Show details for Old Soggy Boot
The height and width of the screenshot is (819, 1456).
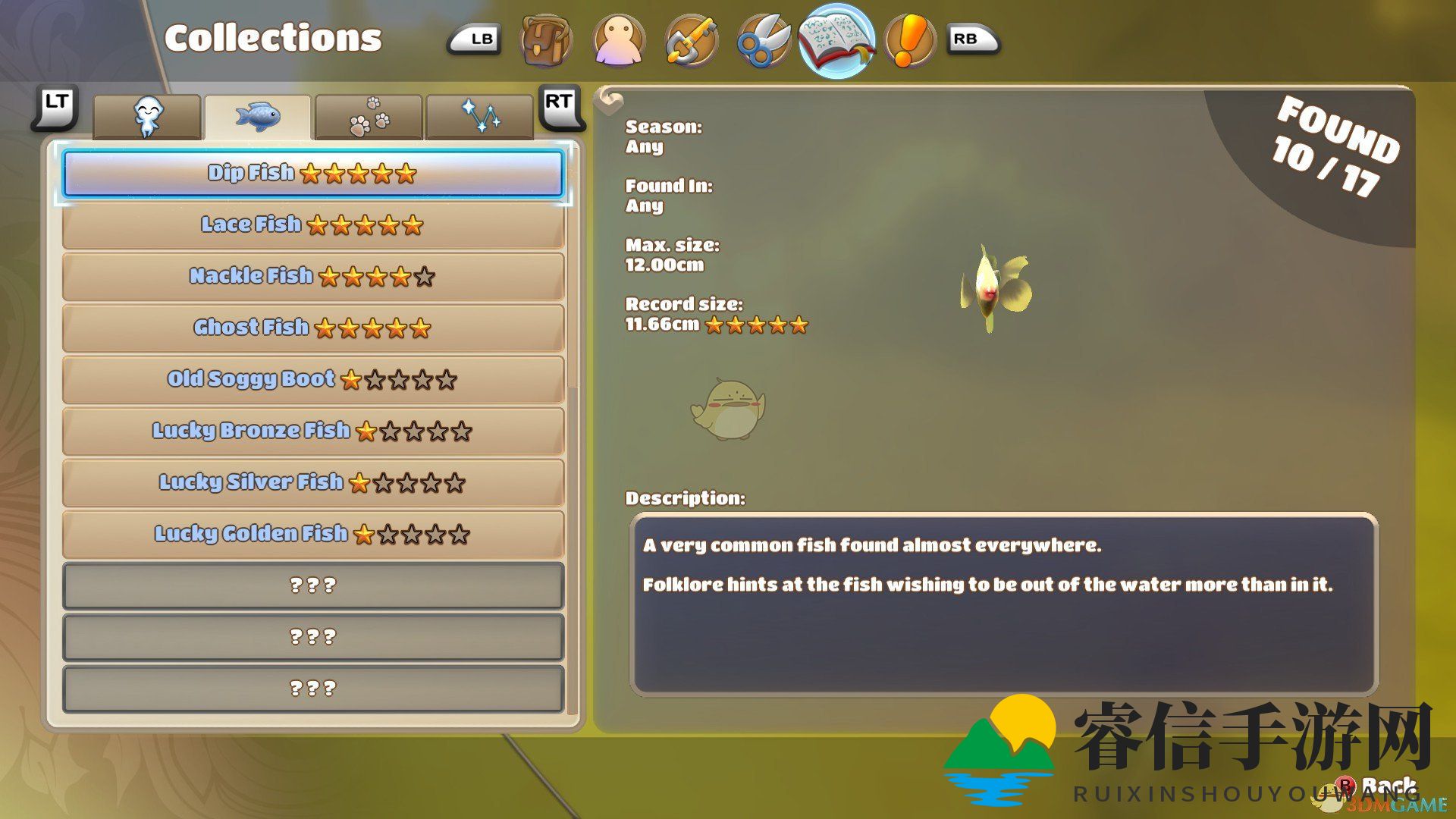tap(312, 380)
